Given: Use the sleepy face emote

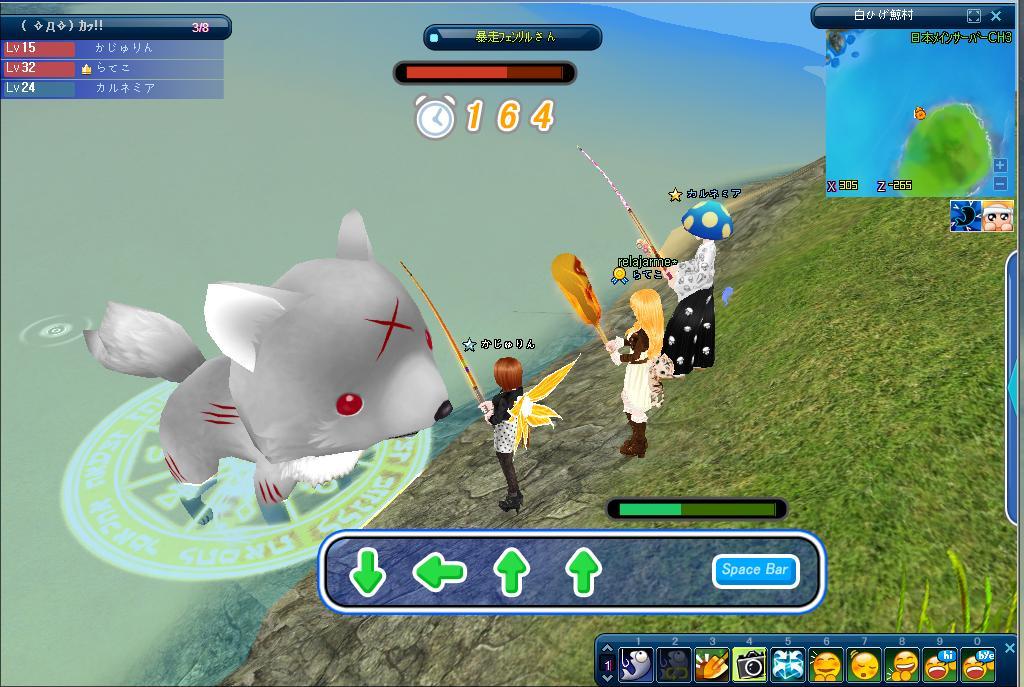Looking at the screenshot, I should click(864, 664).
